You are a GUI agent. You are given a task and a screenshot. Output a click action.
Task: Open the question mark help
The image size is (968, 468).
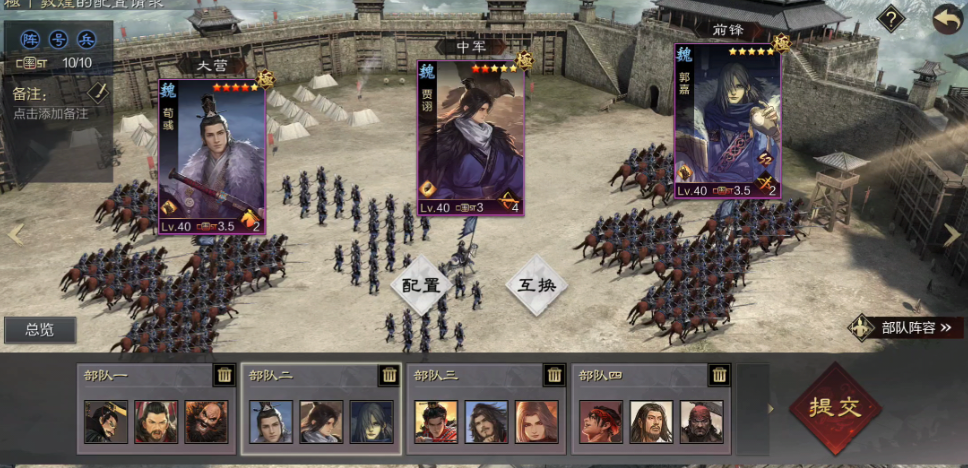890,18
